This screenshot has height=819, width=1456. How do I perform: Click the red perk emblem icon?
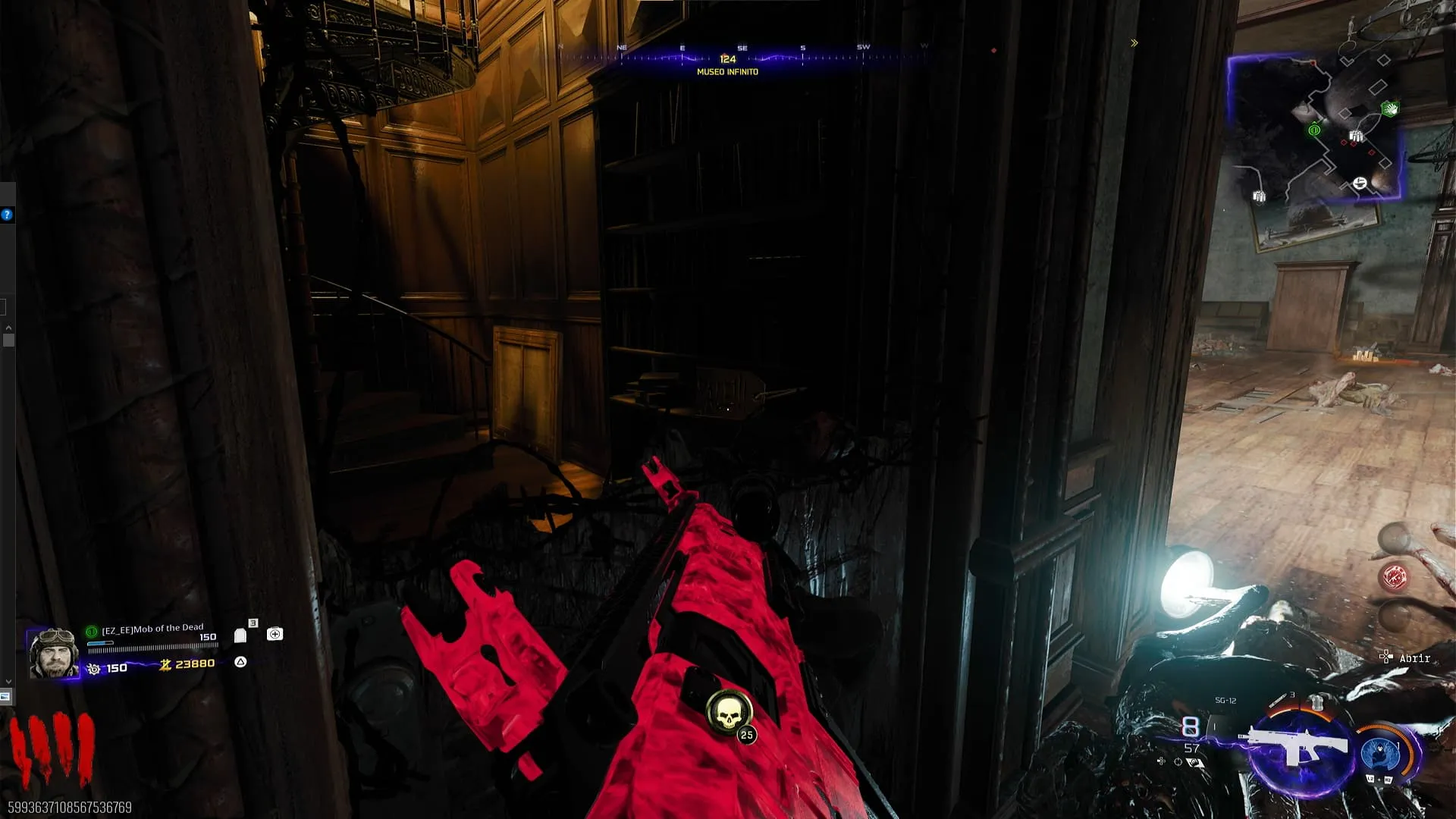(1395, 578)
